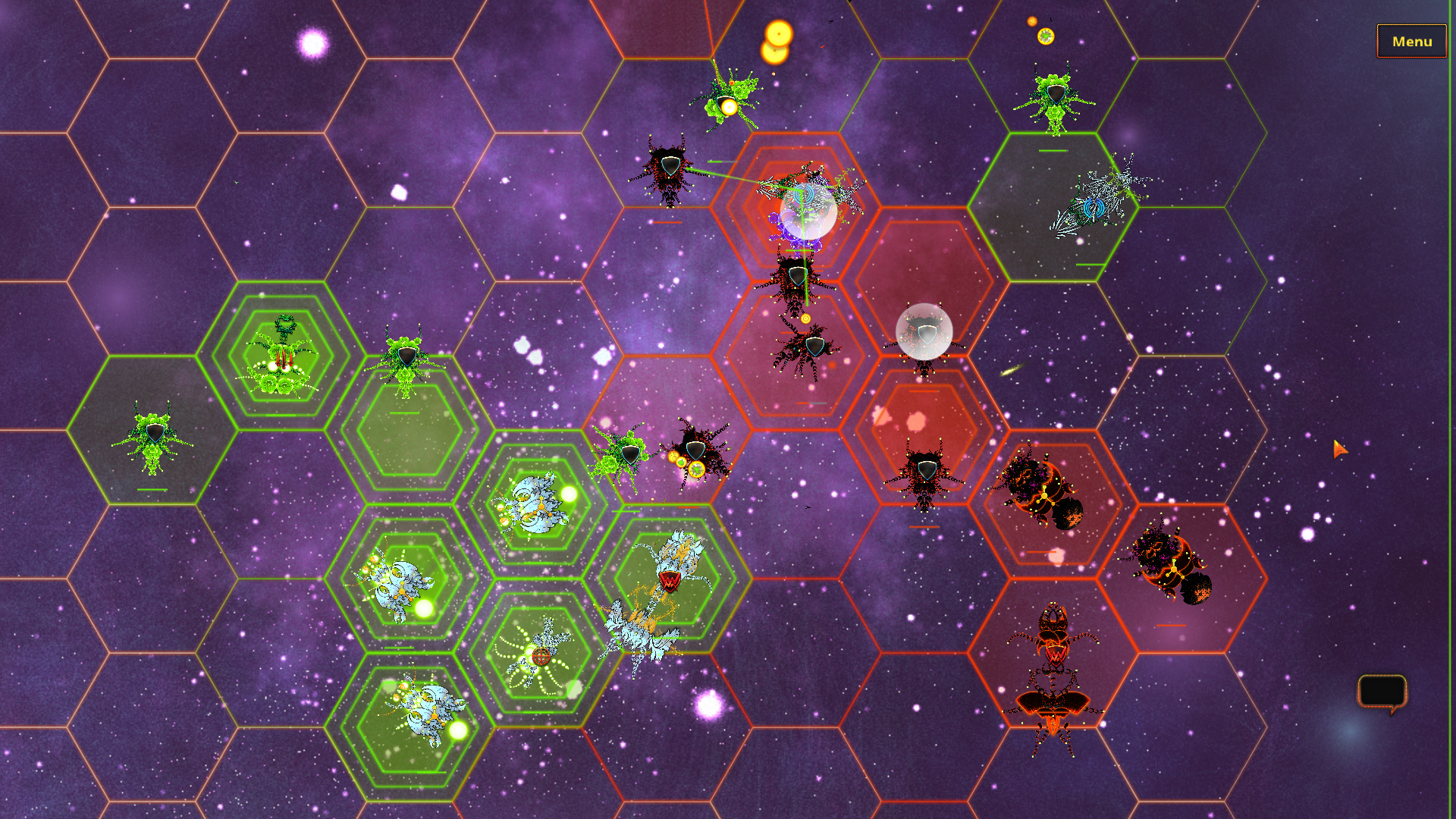
Task: Click the twin orange suns at top center
Action: point(777,42)
